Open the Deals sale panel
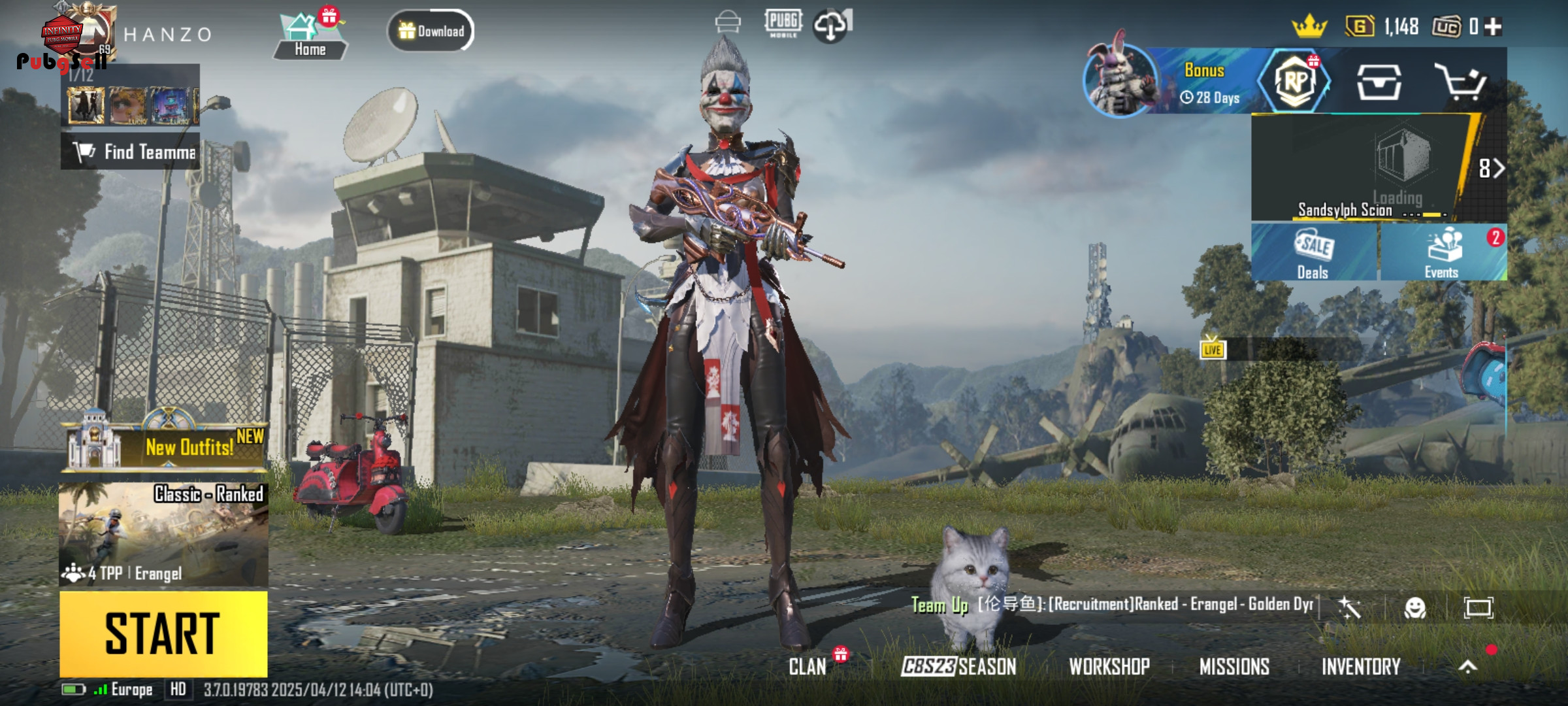 coord(1313,253)
